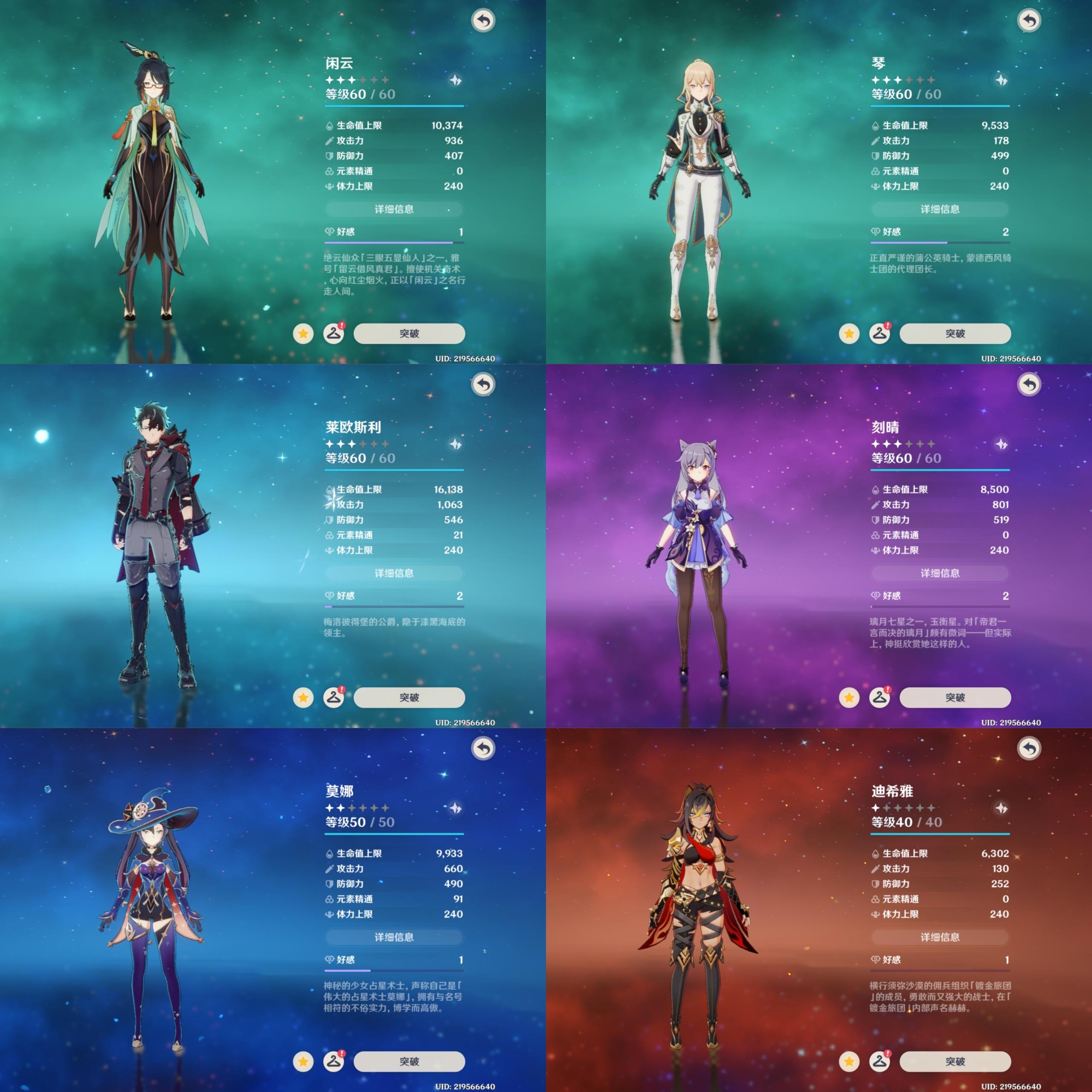Click 突破 to ascend 闲云
Screen dimensions: 1092x1092
(x=409, y=334)
